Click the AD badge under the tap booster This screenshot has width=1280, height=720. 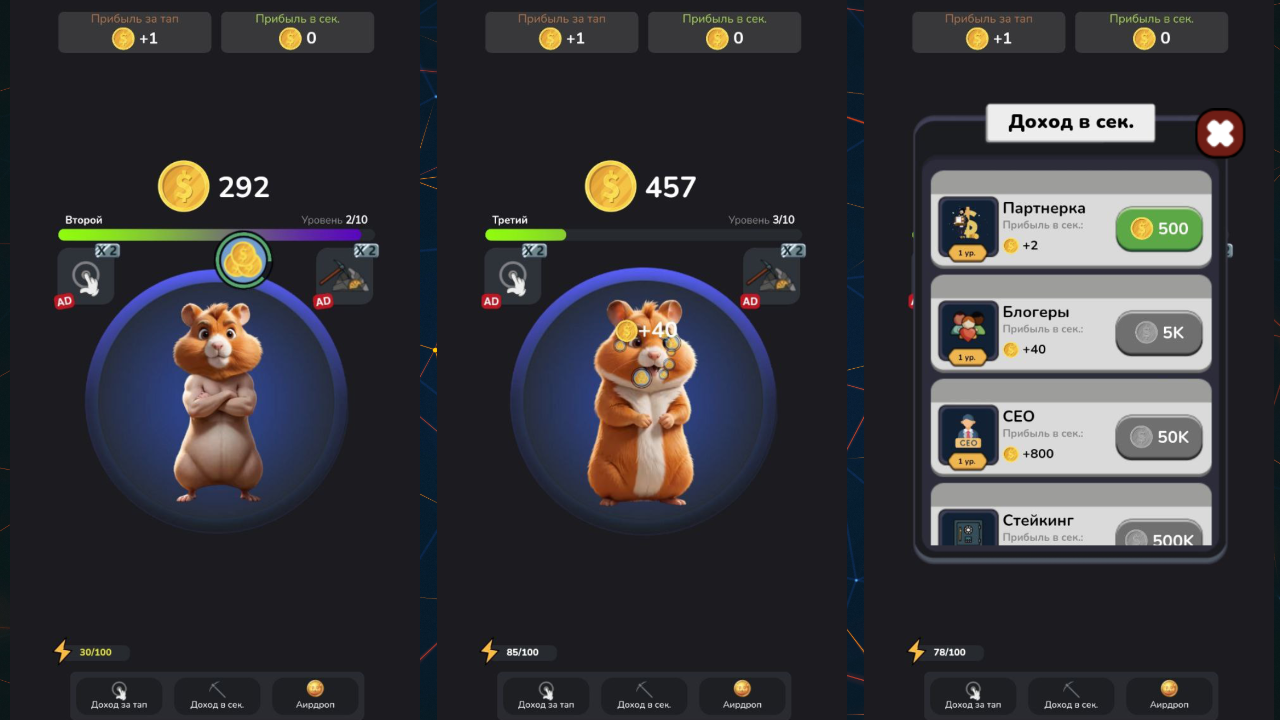click(491, 301)
